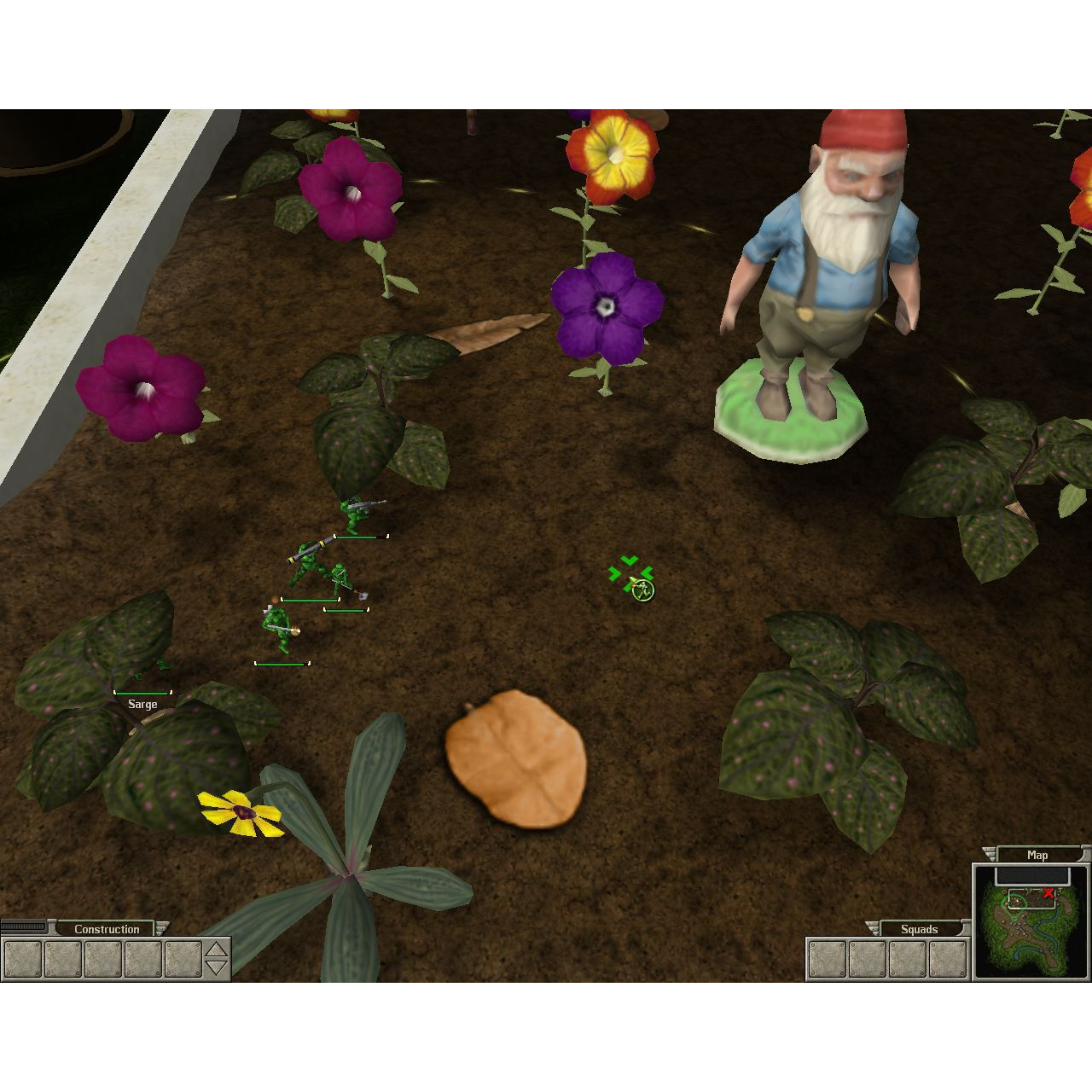Select the topmost green rifleman soldier
Screen dimensions: 1092x1092
pyautogui.click(x=354, y=512)
